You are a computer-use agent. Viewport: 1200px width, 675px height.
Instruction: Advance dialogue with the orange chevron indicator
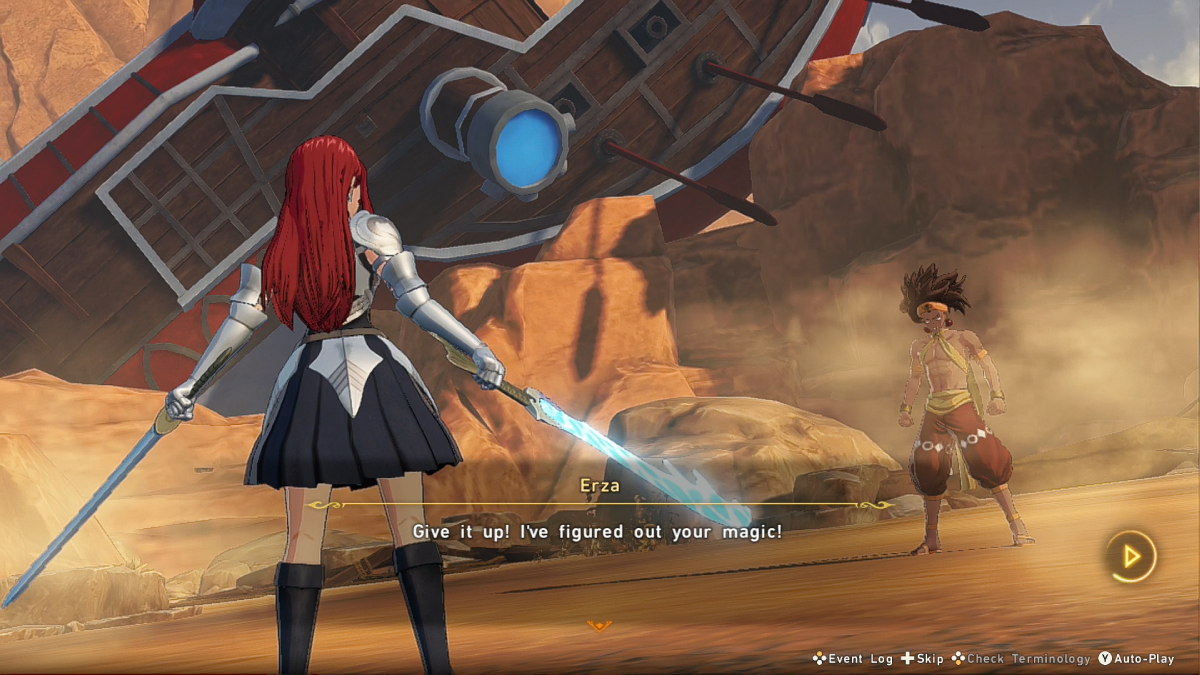[599, 626]
